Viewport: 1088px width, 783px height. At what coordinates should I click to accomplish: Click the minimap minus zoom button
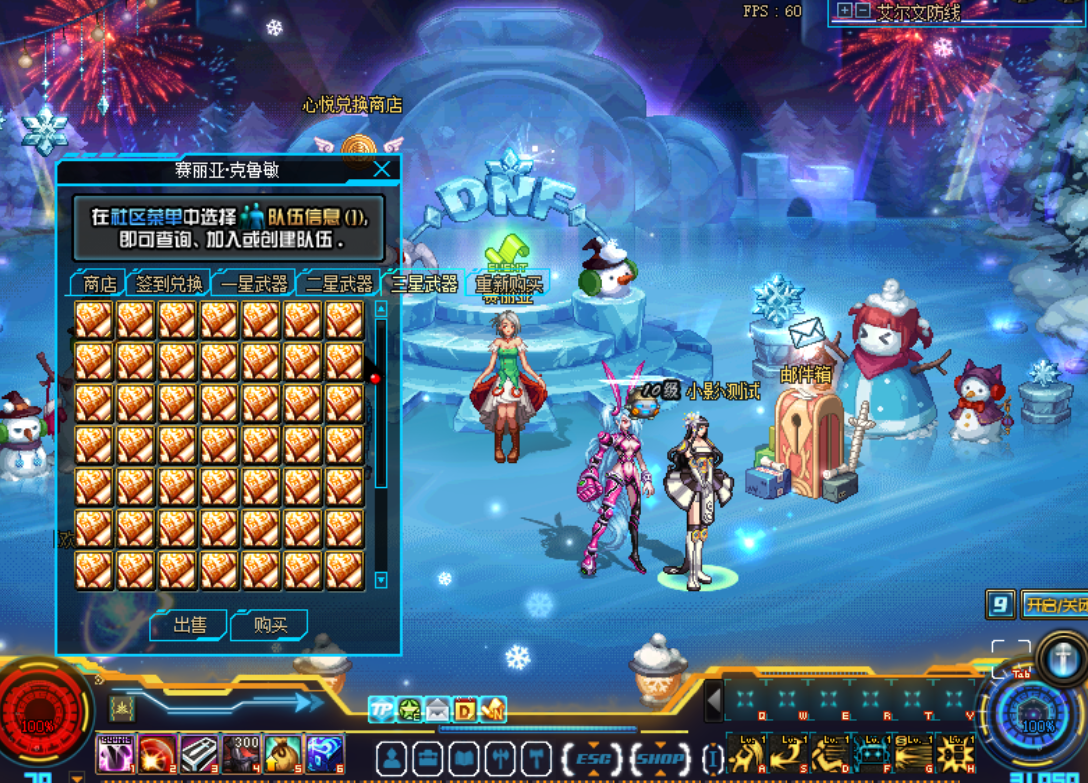click(862, 11)
